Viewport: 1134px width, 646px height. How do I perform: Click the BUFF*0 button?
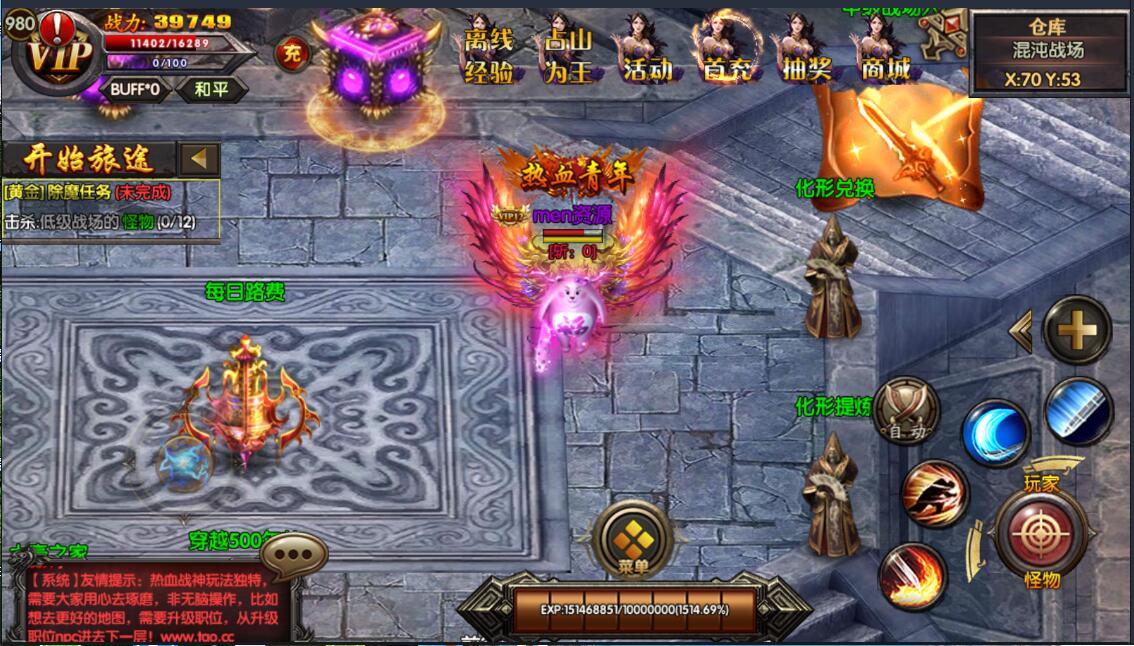click(136, 88)
